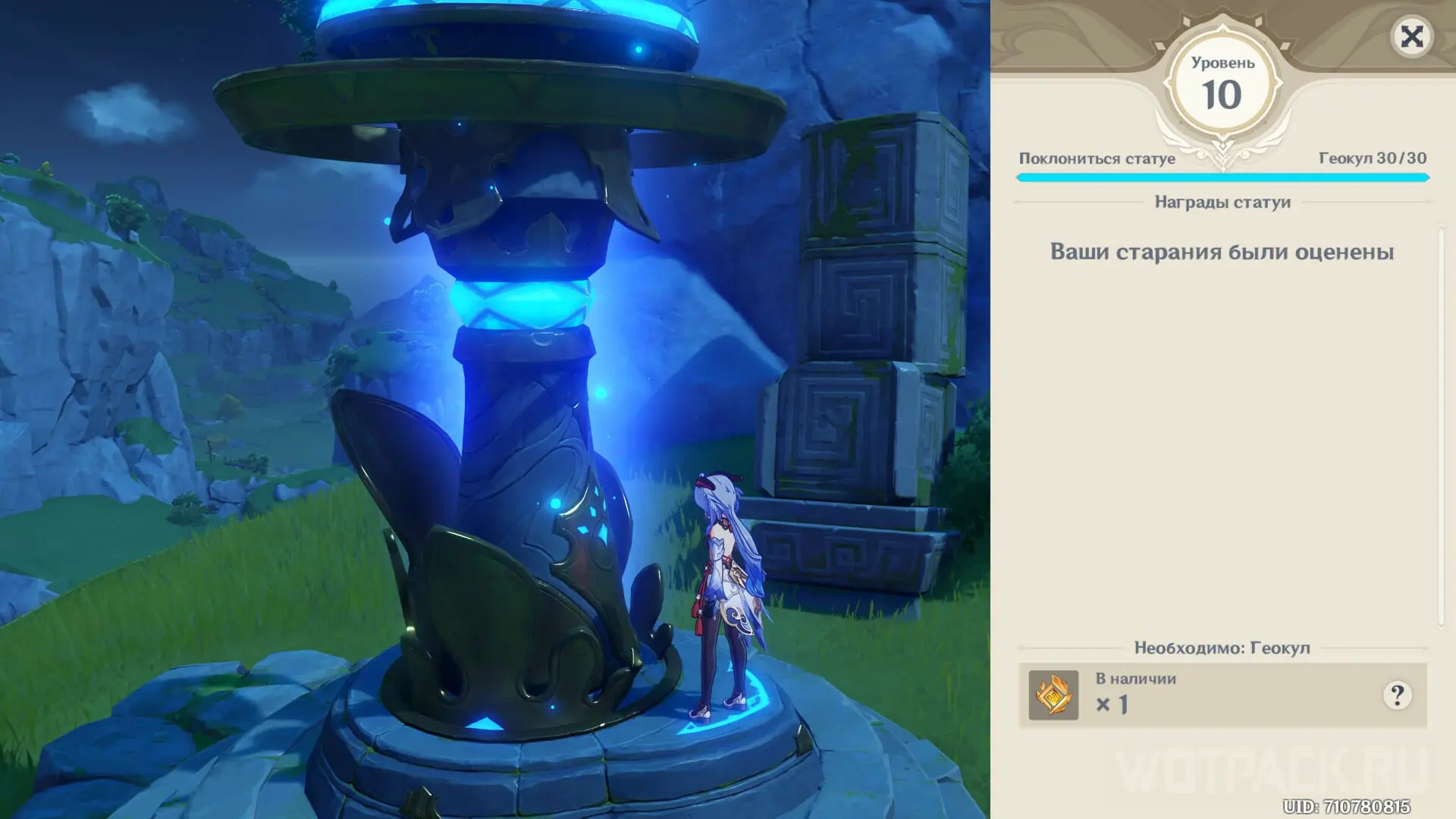This screenshot has width=1456, height=819.
Task: Select the Geoculus item icon
Action: point(1053,695)
